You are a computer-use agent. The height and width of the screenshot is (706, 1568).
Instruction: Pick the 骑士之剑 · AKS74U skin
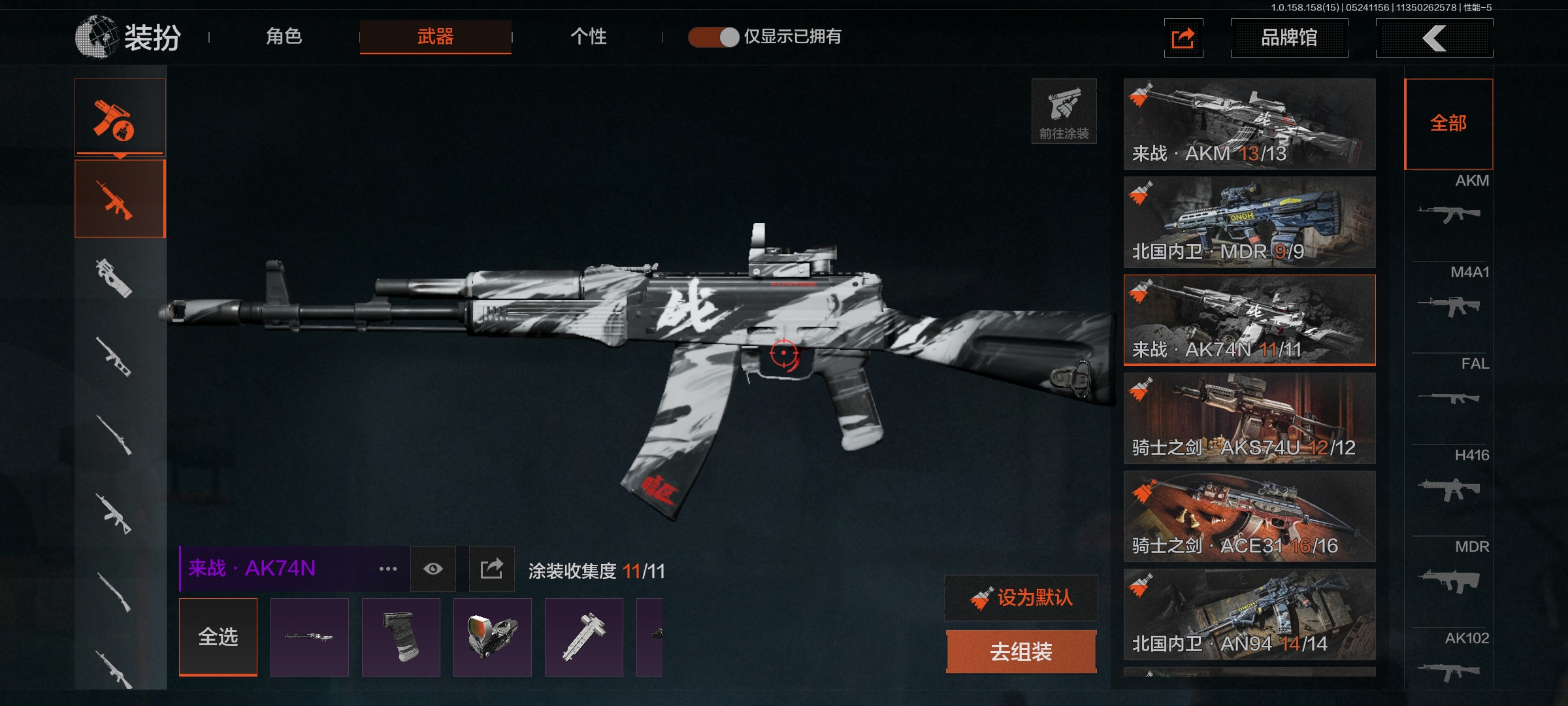(1249, 418)
